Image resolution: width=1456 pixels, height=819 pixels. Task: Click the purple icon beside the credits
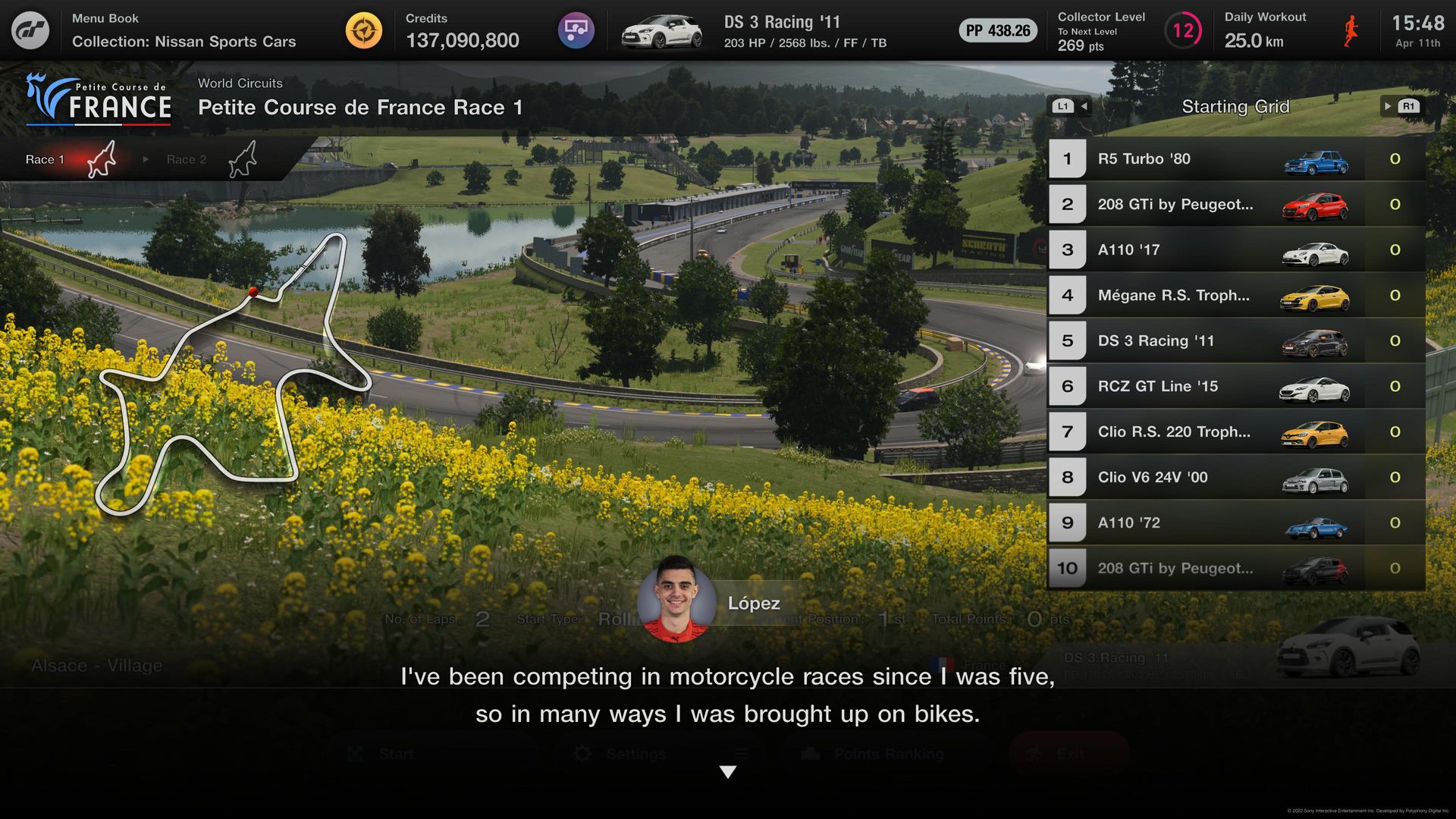tap(576, 31)
